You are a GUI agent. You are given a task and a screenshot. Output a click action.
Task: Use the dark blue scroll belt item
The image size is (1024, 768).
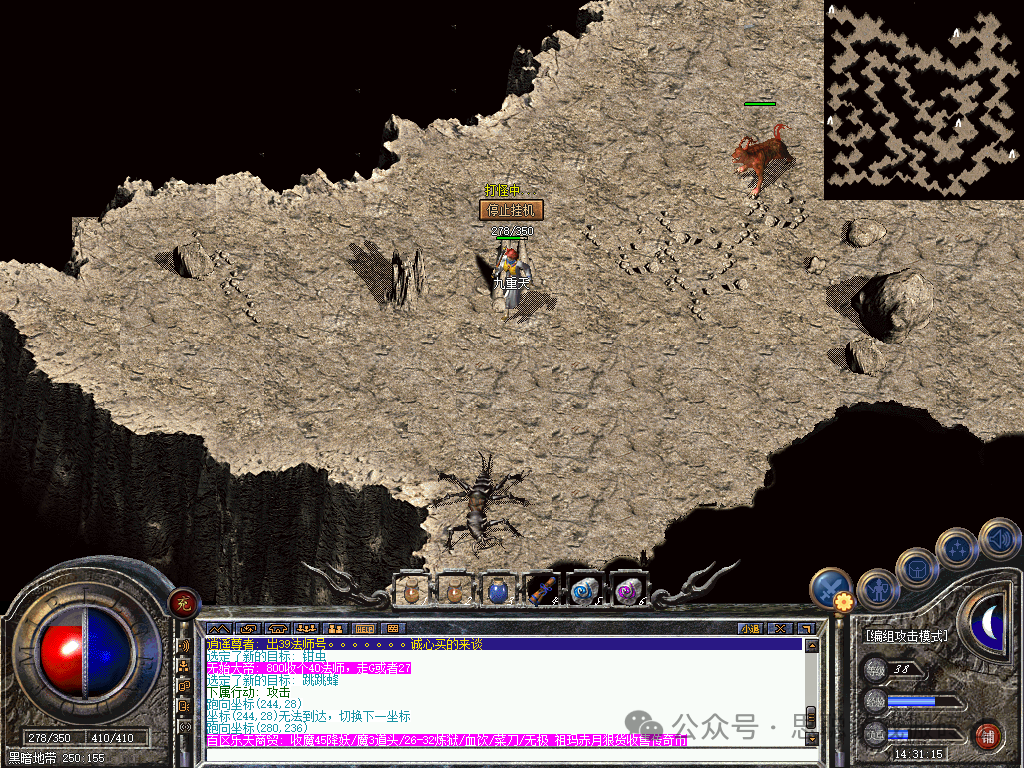541,590
